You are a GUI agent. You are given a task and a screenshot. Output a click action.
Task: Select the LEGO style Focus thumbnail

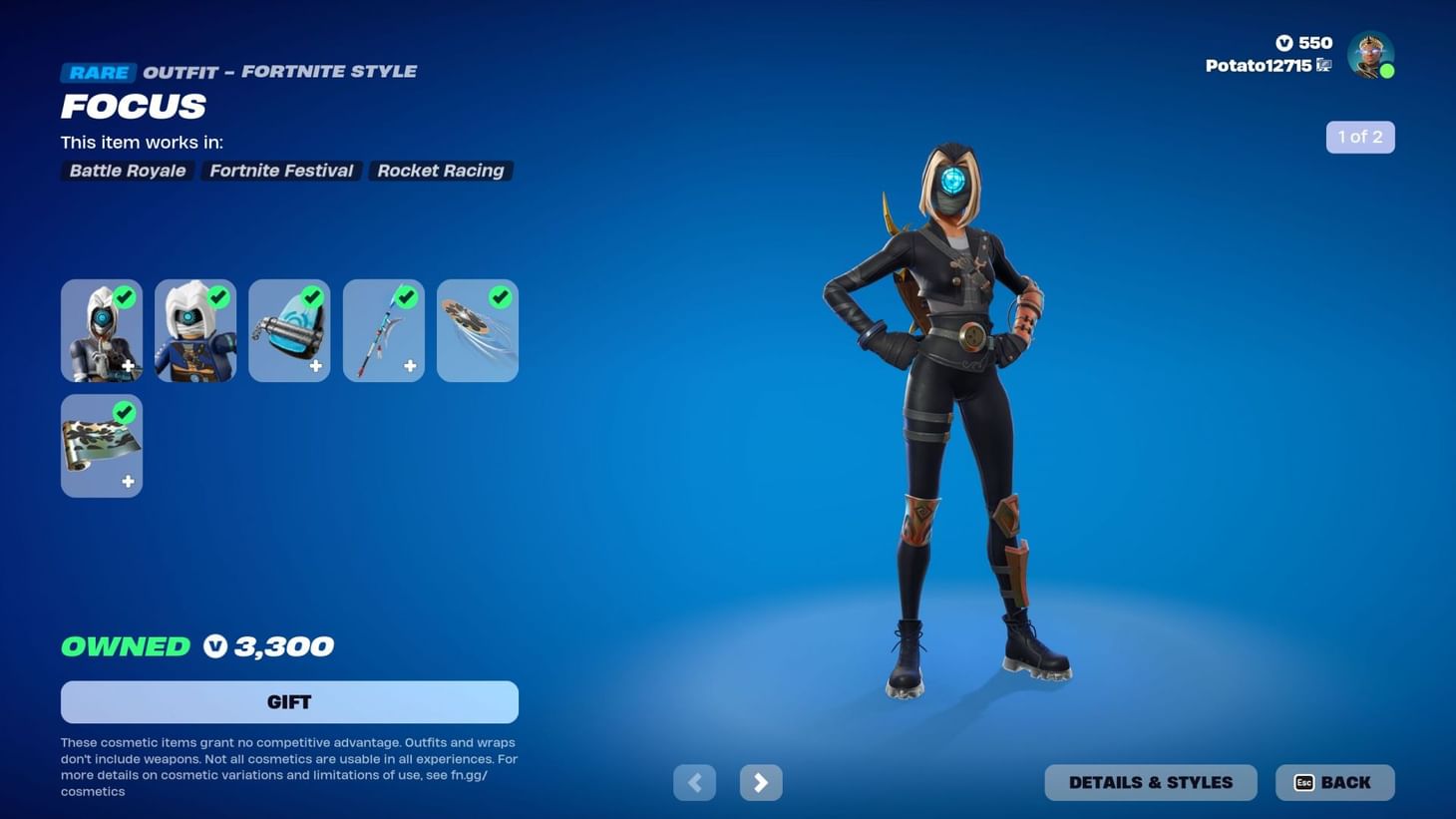tap(194, 330)
